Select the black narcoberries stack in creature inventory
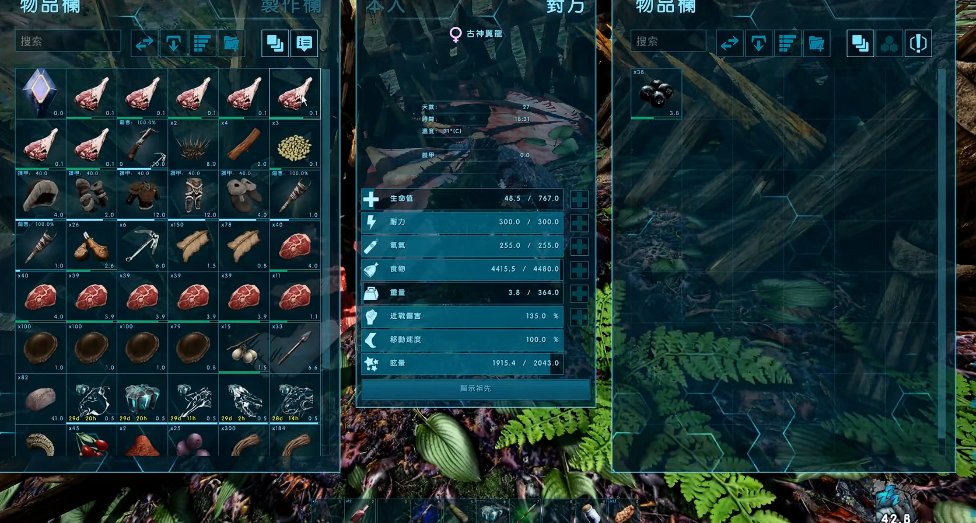This screenshot has width=976, height=523. [657, 93]
